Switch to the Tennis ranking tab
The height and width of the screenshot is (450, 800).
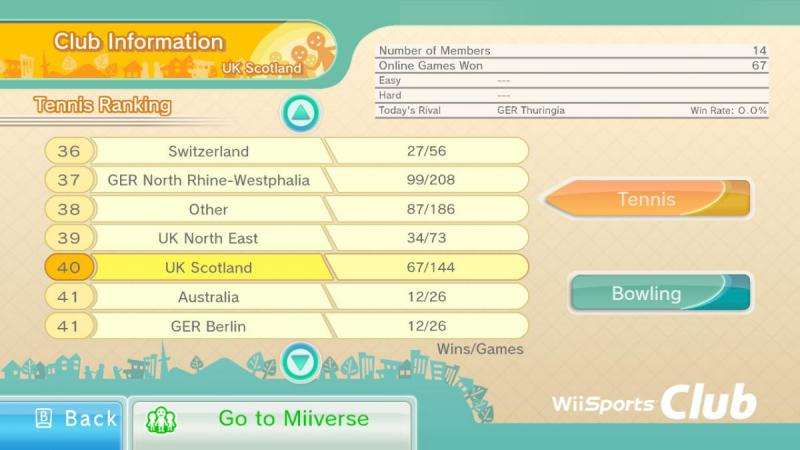647,199
